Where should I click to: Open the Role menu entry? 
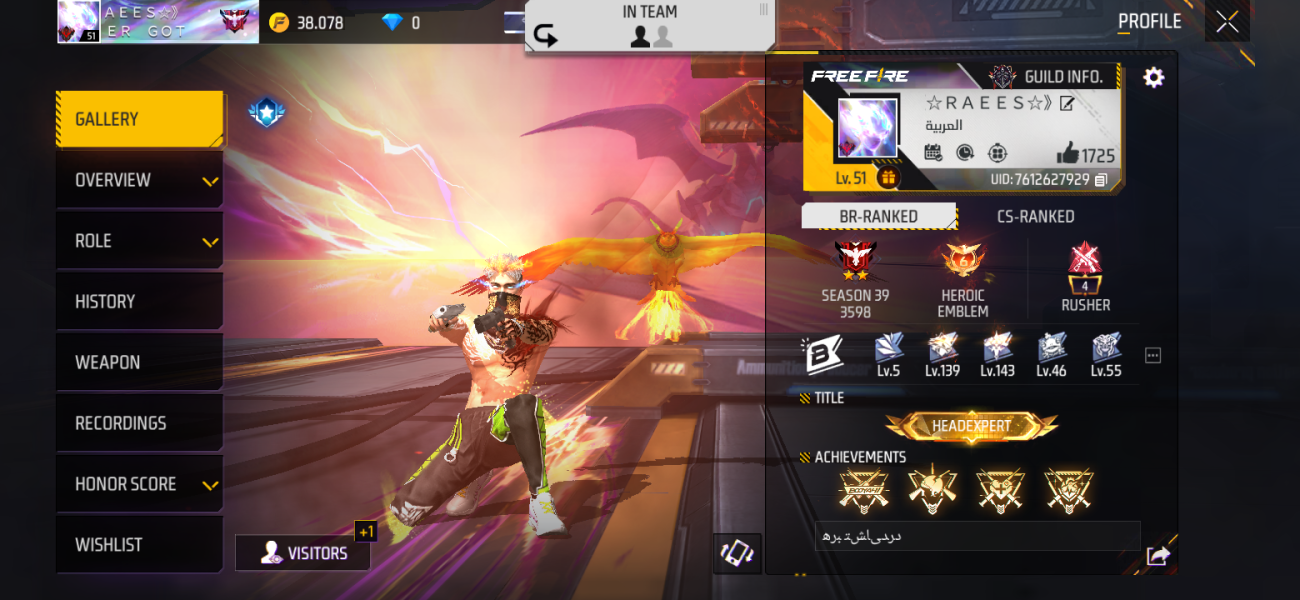click(x=139, y=241)
